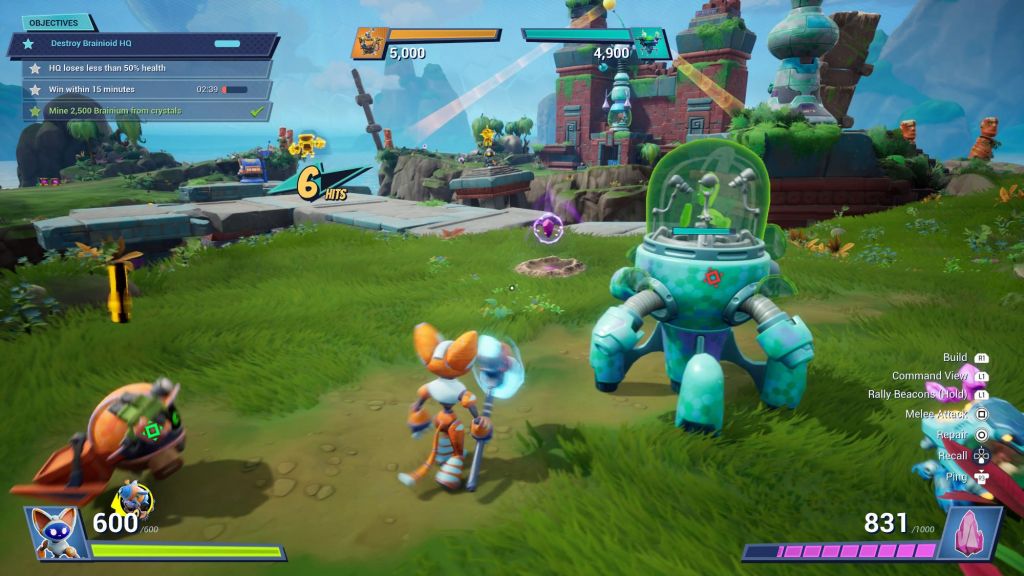
Task: Click the Objectives panel header
Action: point(54,22)
